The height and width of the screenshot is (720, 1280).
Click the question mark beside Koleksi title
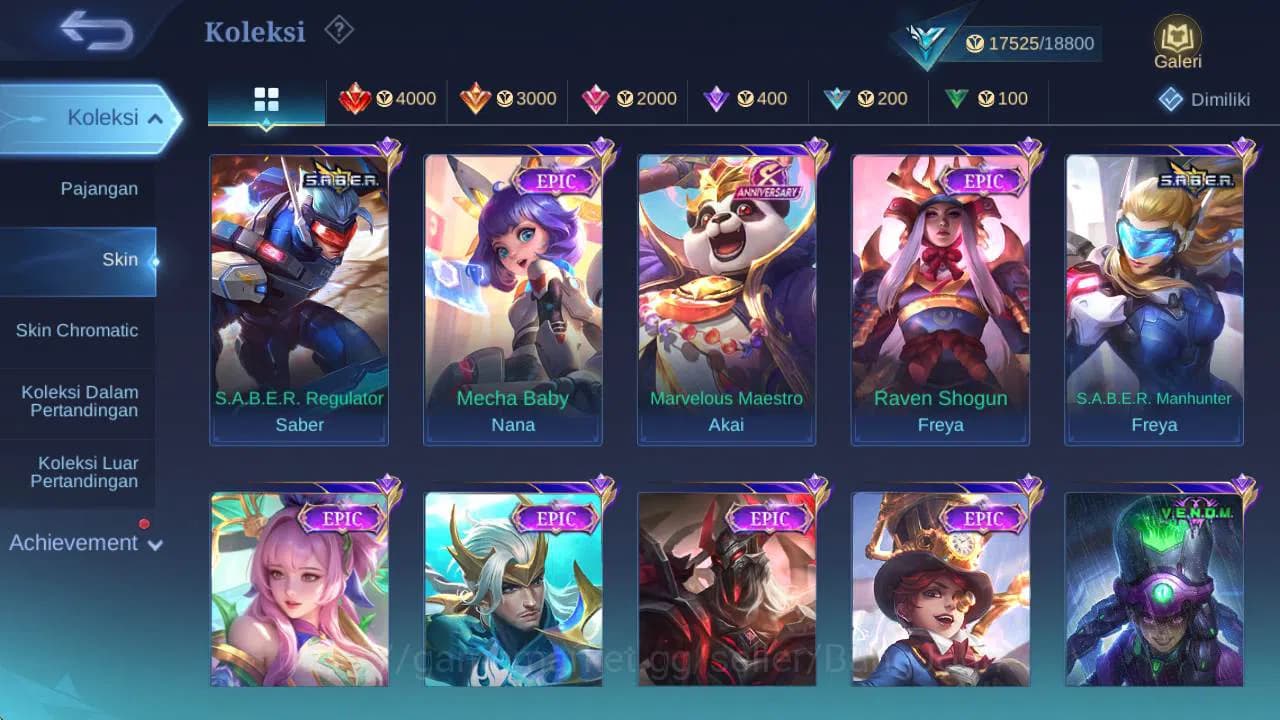click(338, 30)
